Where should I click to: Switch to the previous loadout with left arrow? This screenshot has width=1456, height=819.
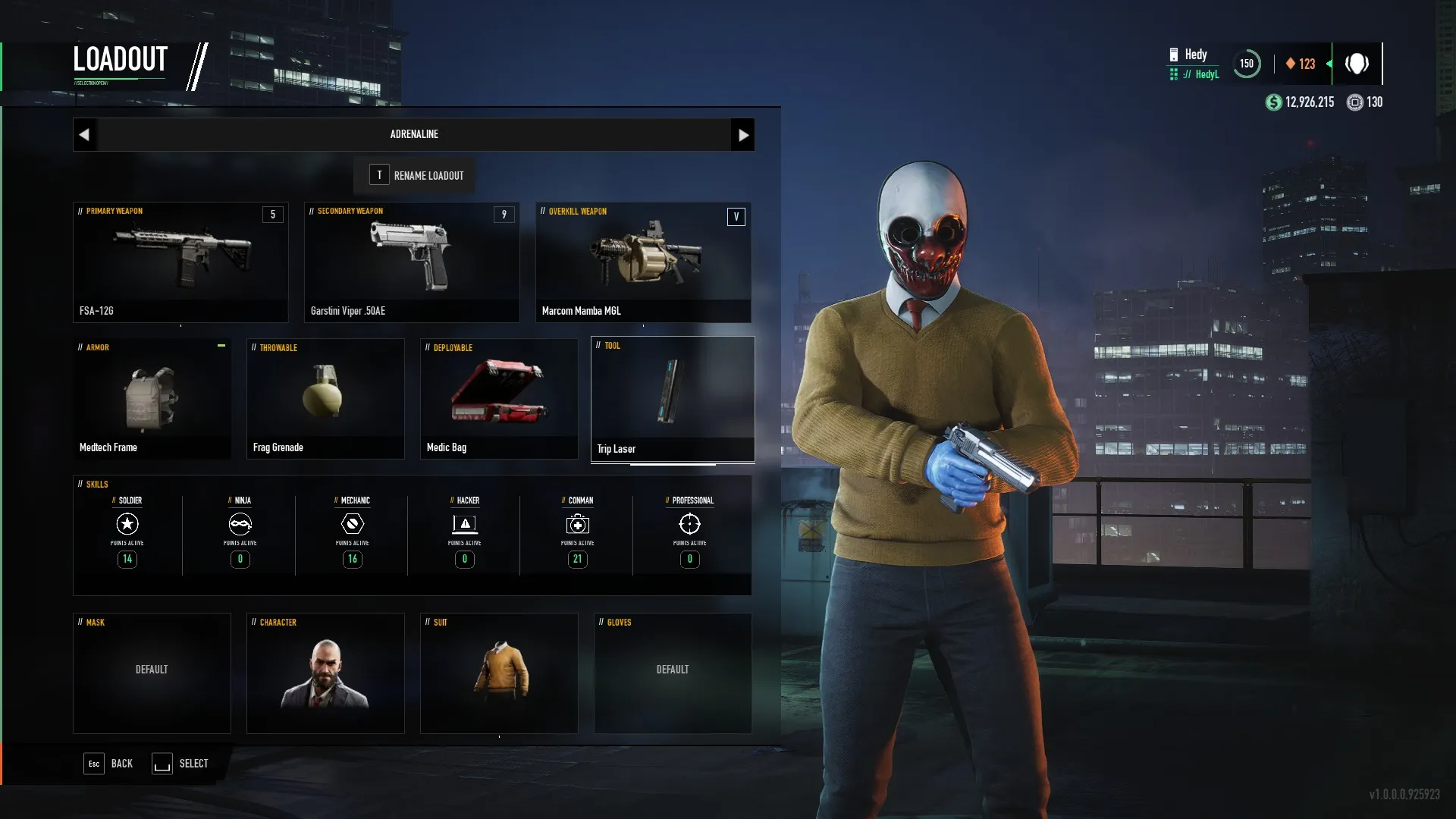tap(84, 135)
